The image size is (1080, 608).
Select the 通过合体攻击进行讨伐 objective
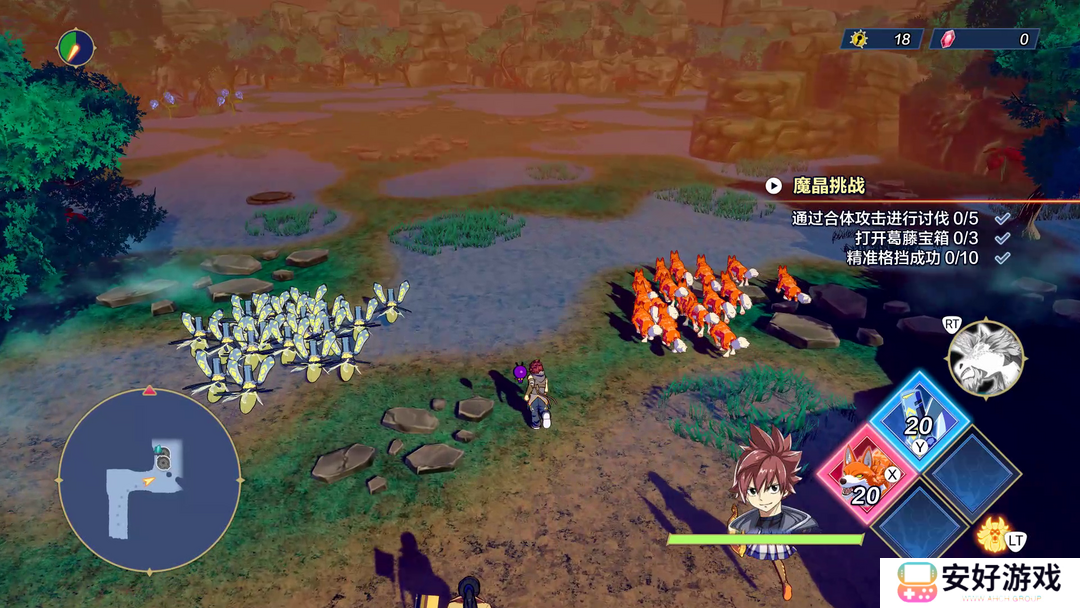coord(885,218)
